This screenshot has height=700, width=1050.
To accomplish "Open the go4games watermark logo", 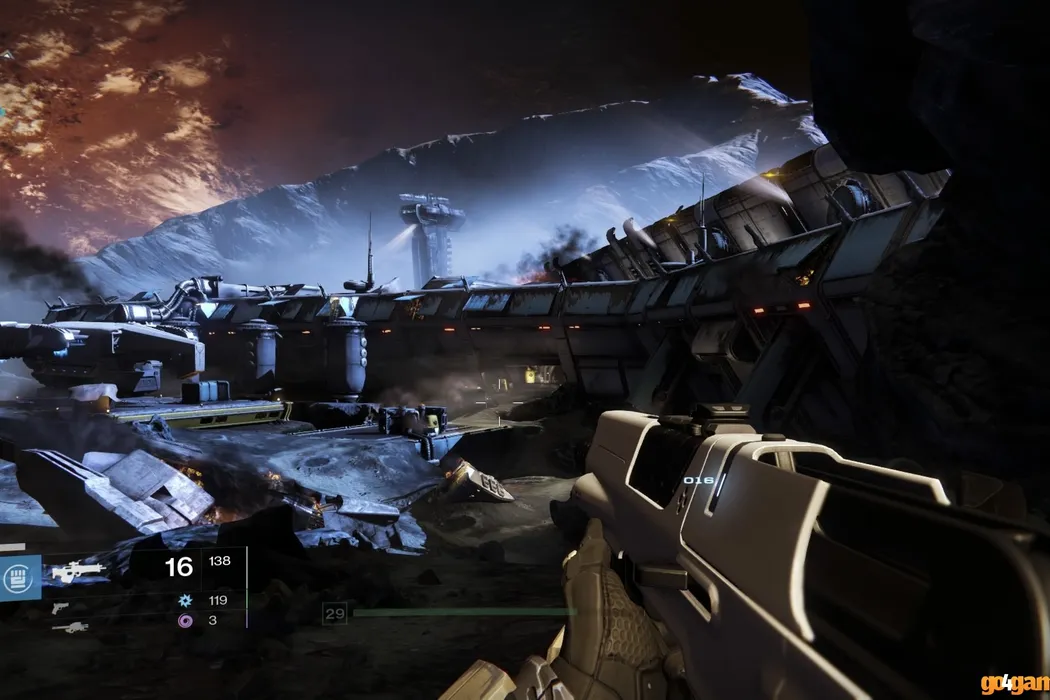I will [1014, 684].
